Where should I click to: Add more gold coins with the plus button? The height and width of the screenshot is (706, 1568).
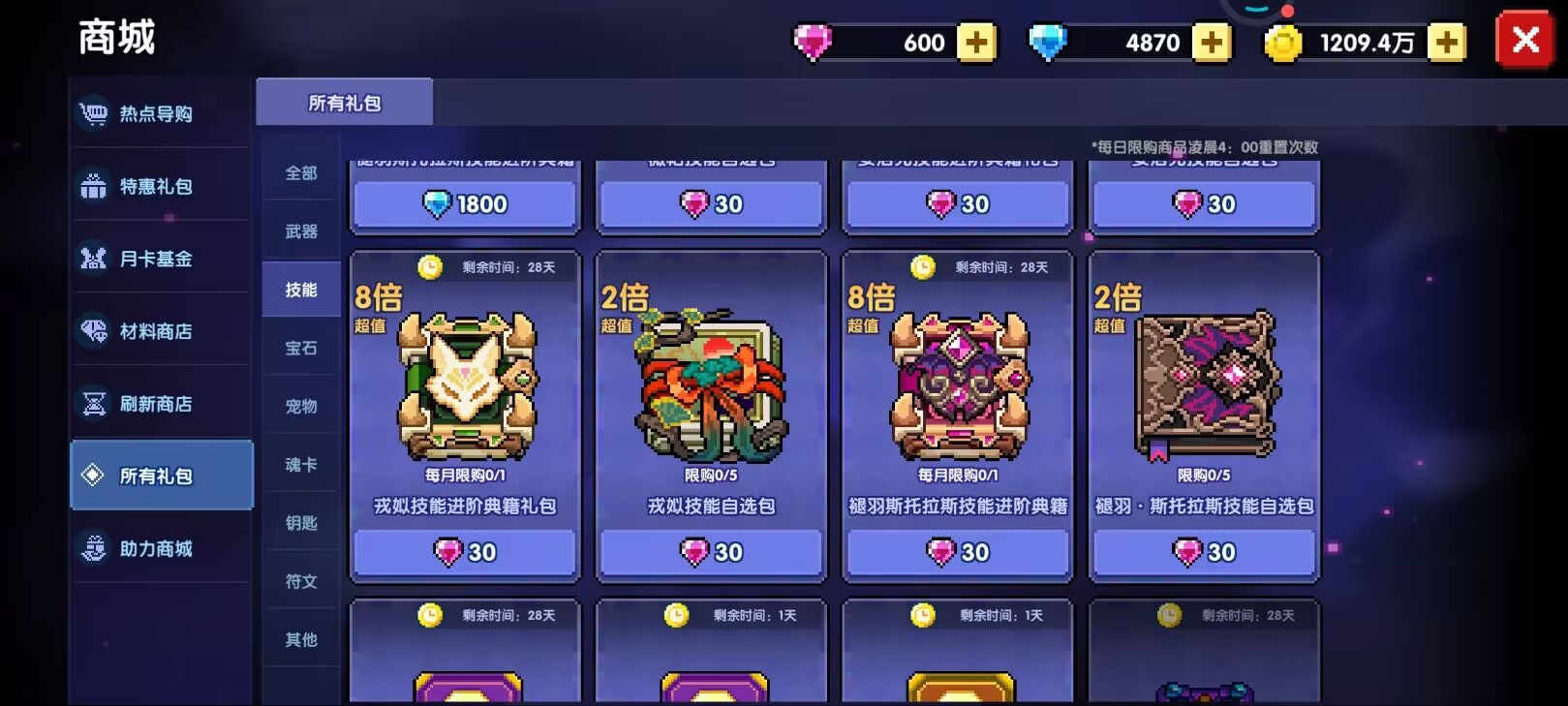(1447, 43)
